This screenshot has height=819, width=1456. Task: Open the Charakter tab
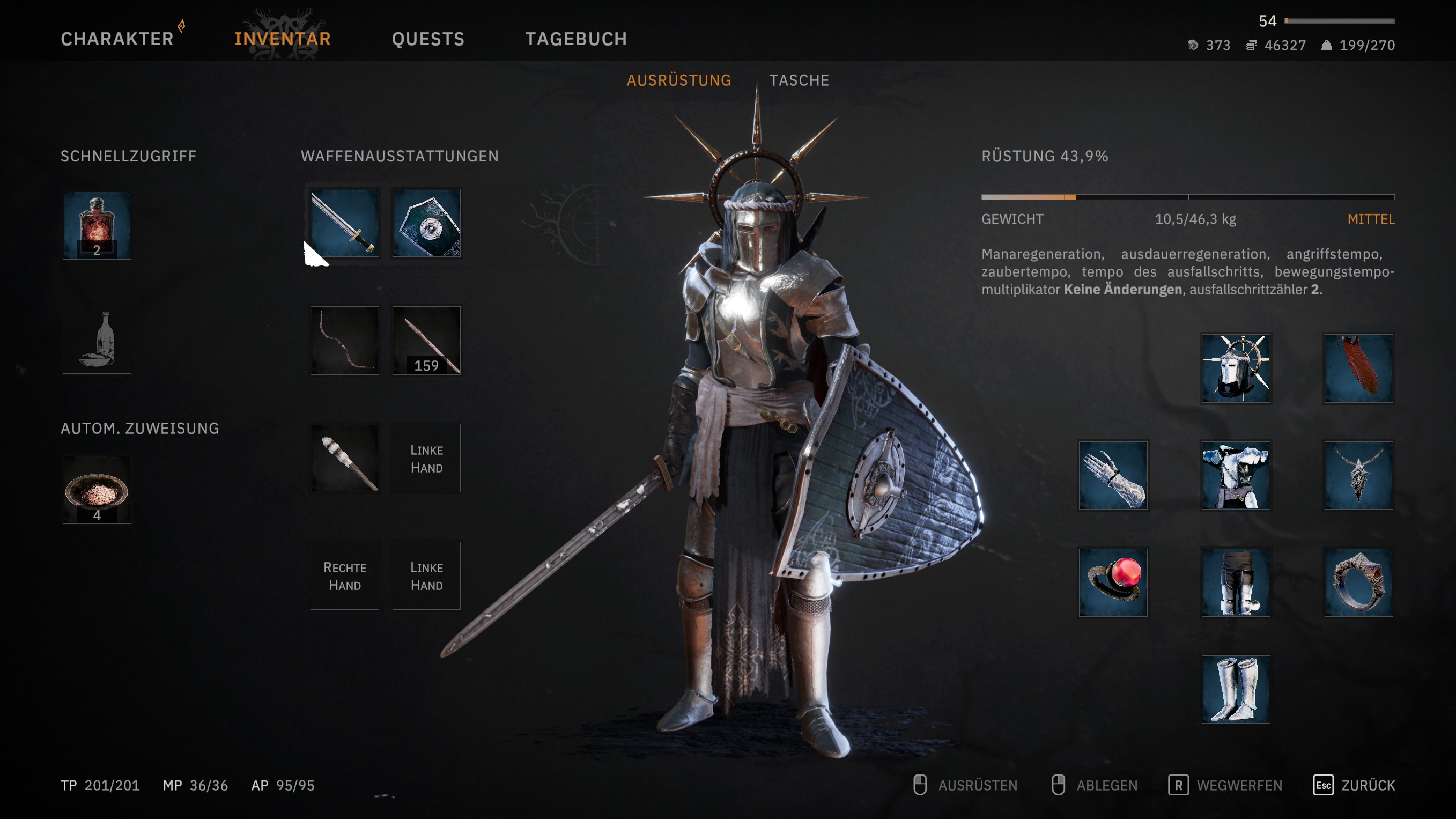tap(117, 39)
